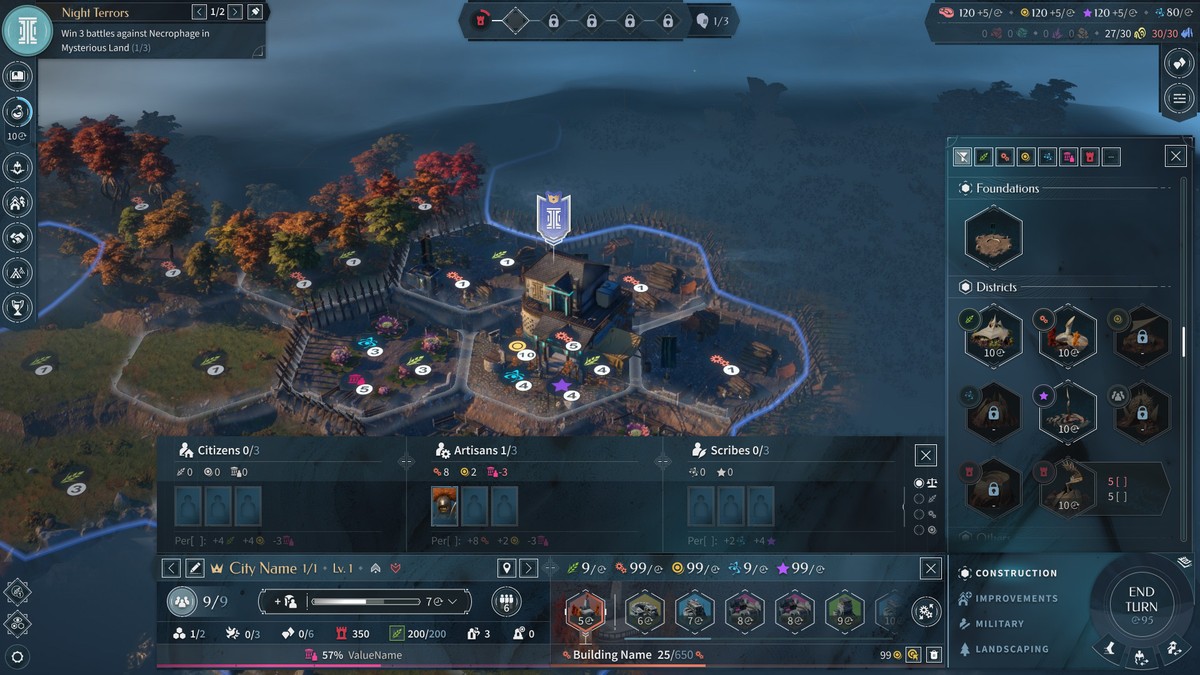This screenshot has height=675, width=1200.
Task: Select the previous city arrow
Action: (172, 568)
